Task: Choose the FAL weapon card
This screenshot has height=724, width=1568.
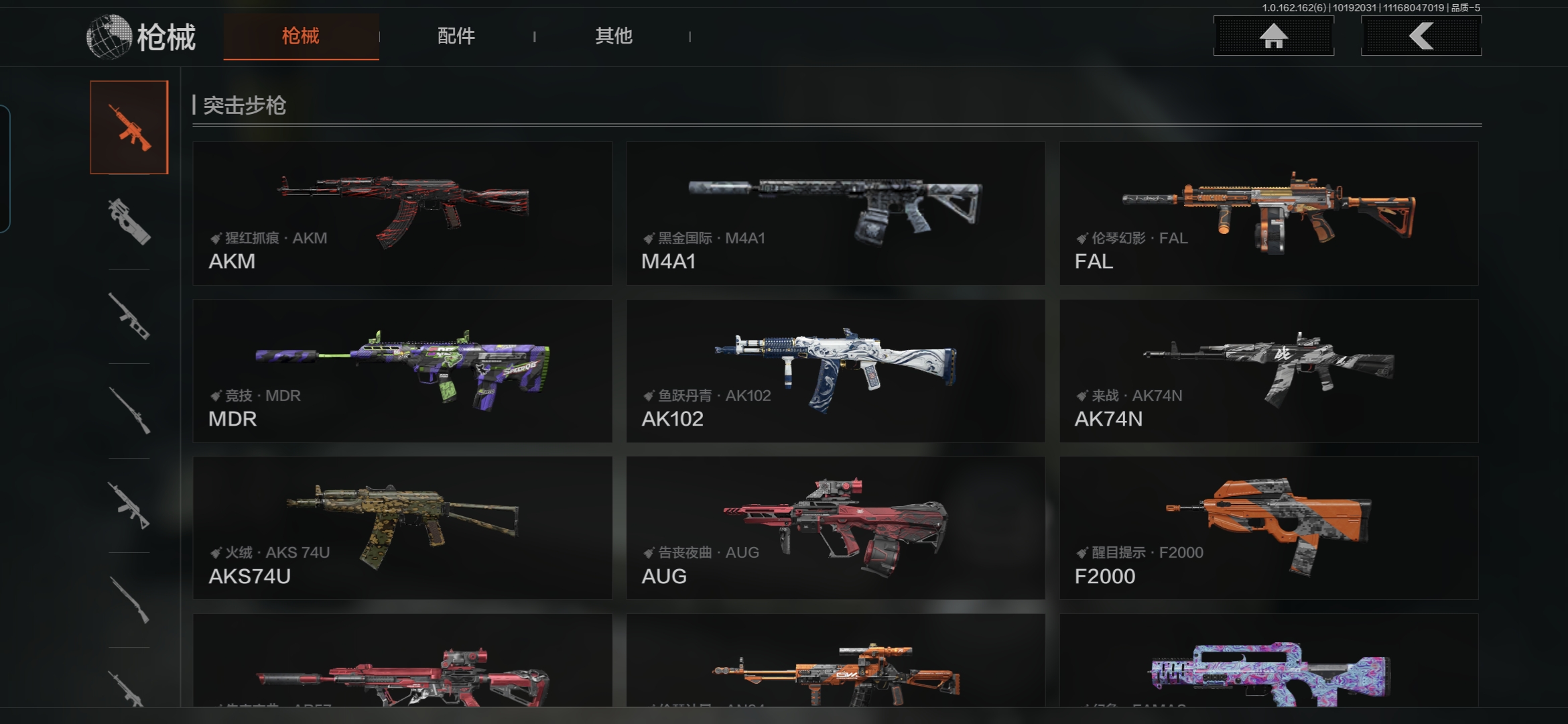Action: click(x=1268, y=213)
